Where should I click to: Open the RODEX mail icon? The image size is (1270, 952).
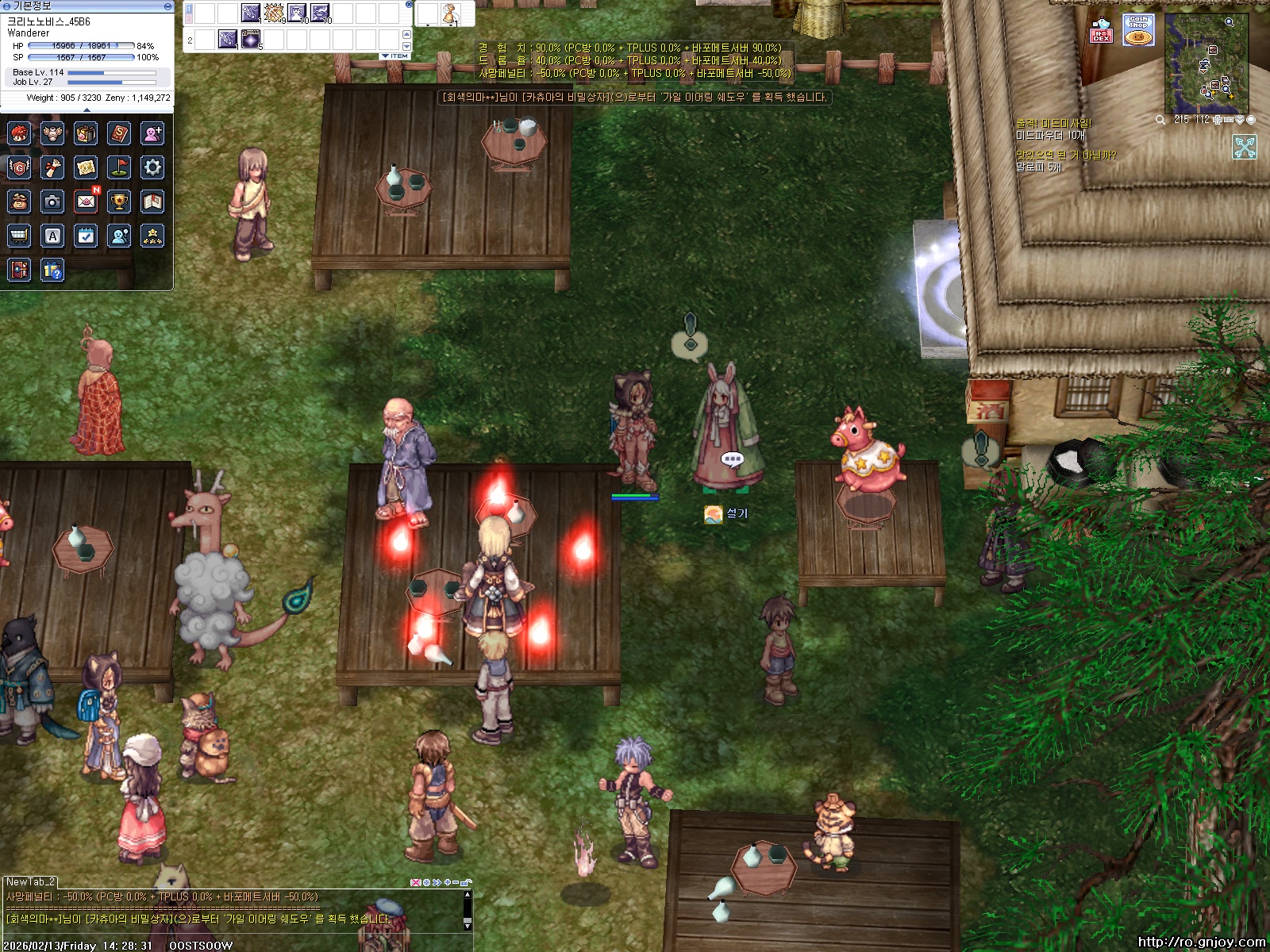[1101, 30]
